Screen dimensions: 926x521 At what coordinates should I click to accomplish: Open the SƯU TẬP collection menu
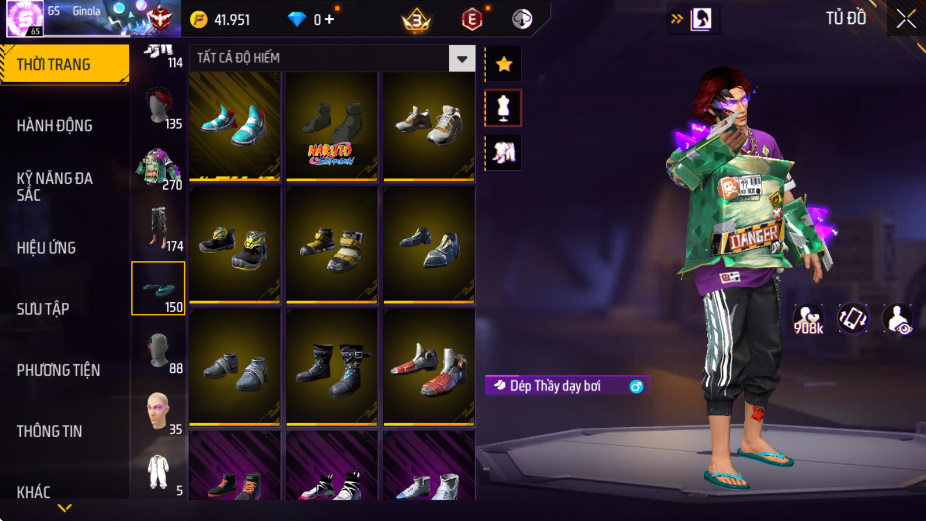pyautogui.click(x=43, y=308)
